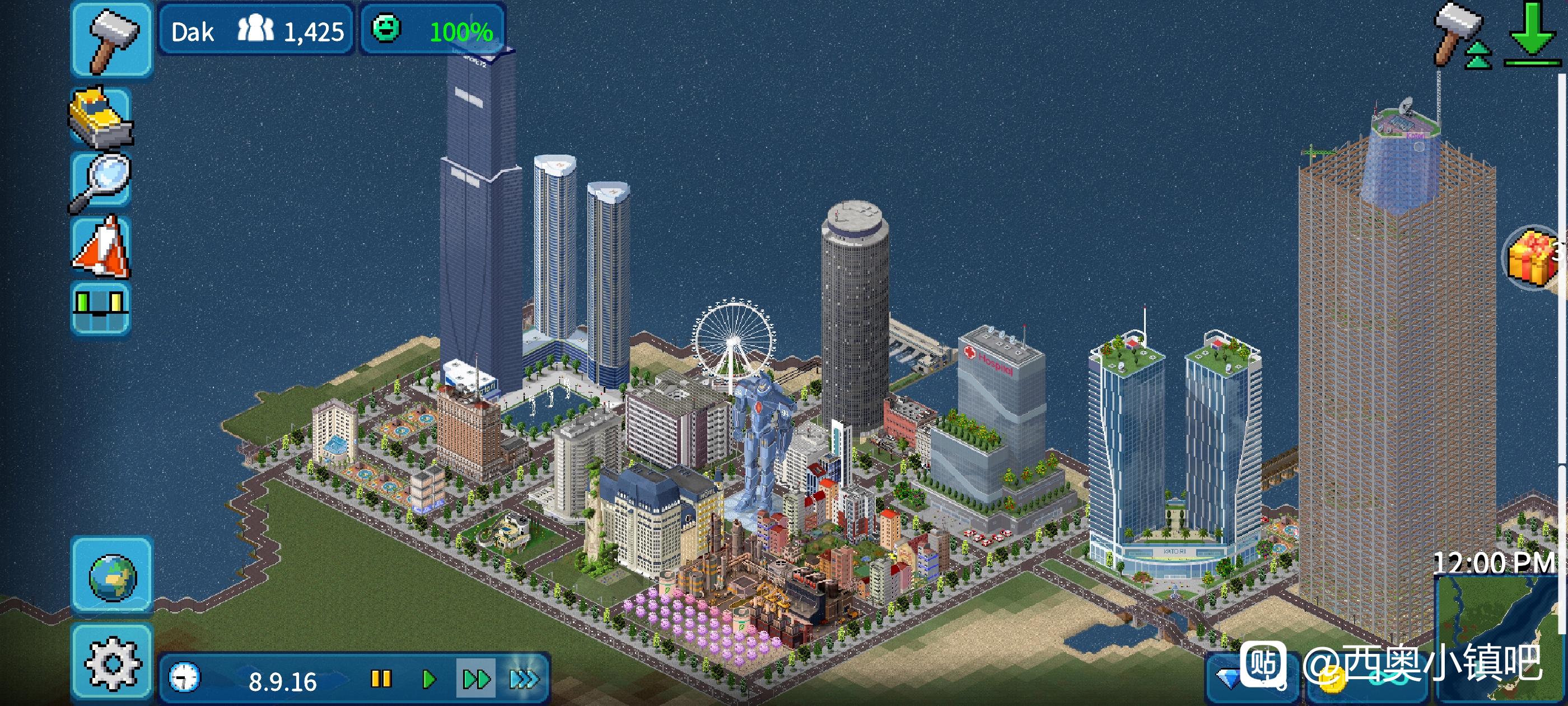Image resolution: width=1568 pixels, height=706 pixels.
Task: Activate the magnifying glass query tool
Action: pyautogui.click(x=101, y=182)
